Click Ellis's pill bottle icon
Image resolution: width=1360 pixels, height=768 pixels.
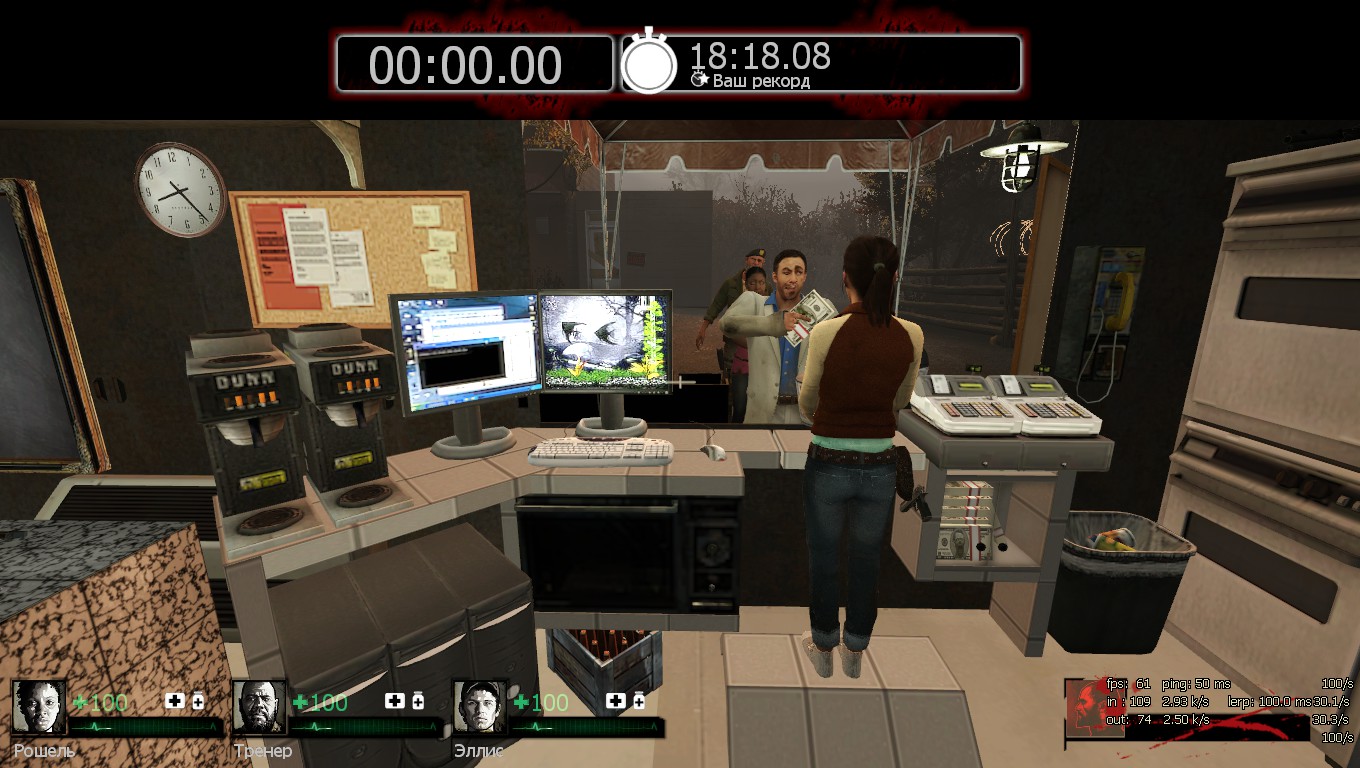(638, 701)
